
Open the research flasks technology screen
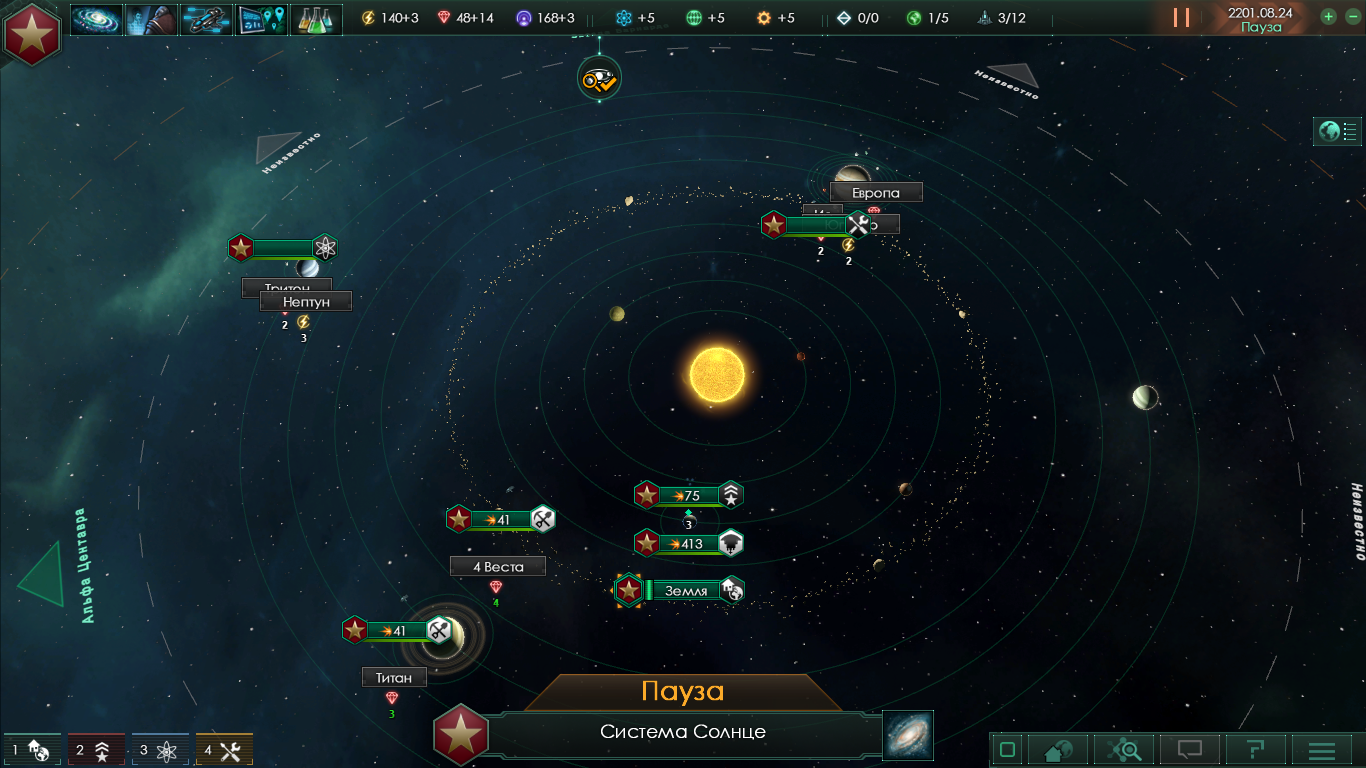point(317,19)
